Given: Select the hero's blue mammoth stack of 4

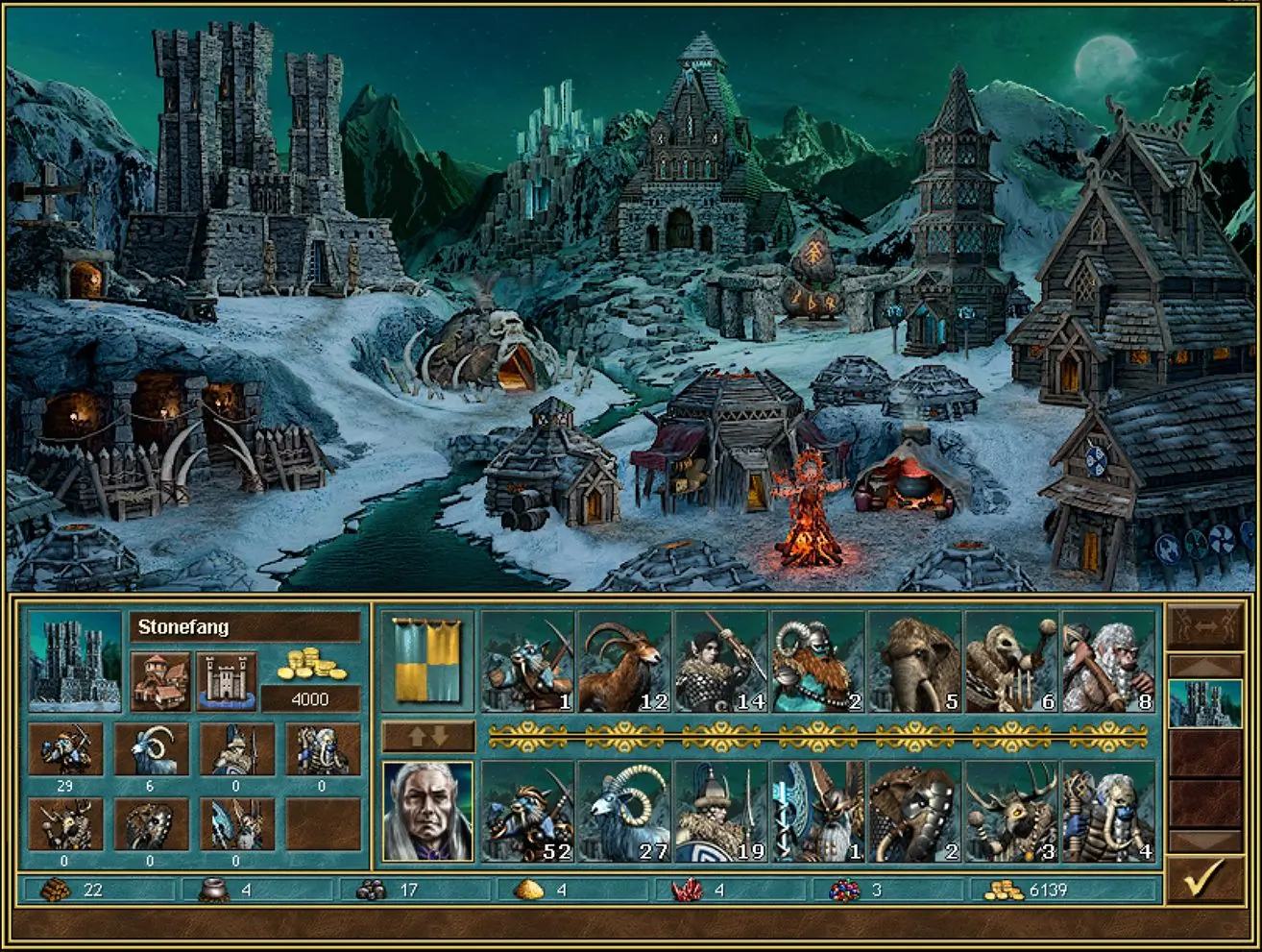Looking at the screenshot, I should coord(1108,812).
